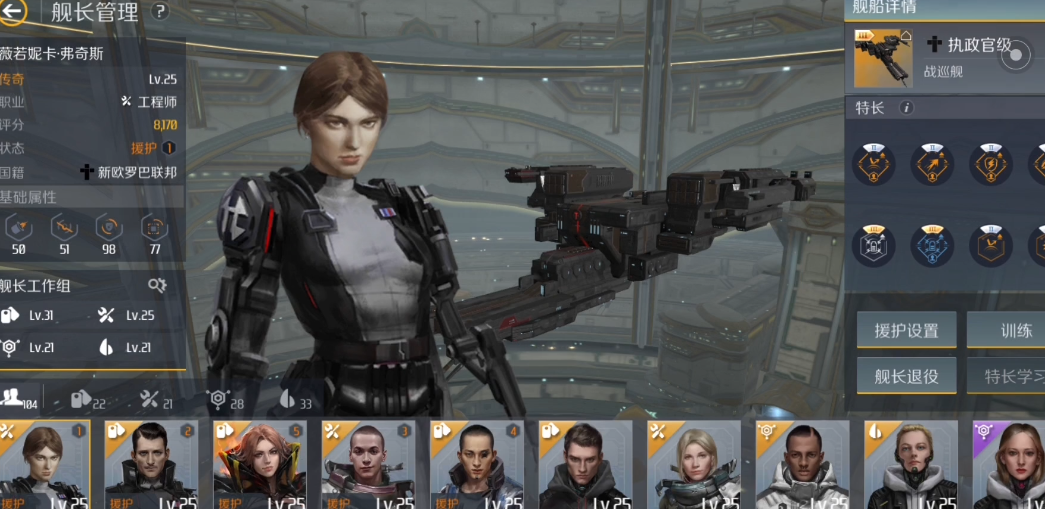This screenshot has height=509, width=1045.
Task: View the battlecruiser ship thumbnail
Action: pyautogui.click(x=884, y=58)
